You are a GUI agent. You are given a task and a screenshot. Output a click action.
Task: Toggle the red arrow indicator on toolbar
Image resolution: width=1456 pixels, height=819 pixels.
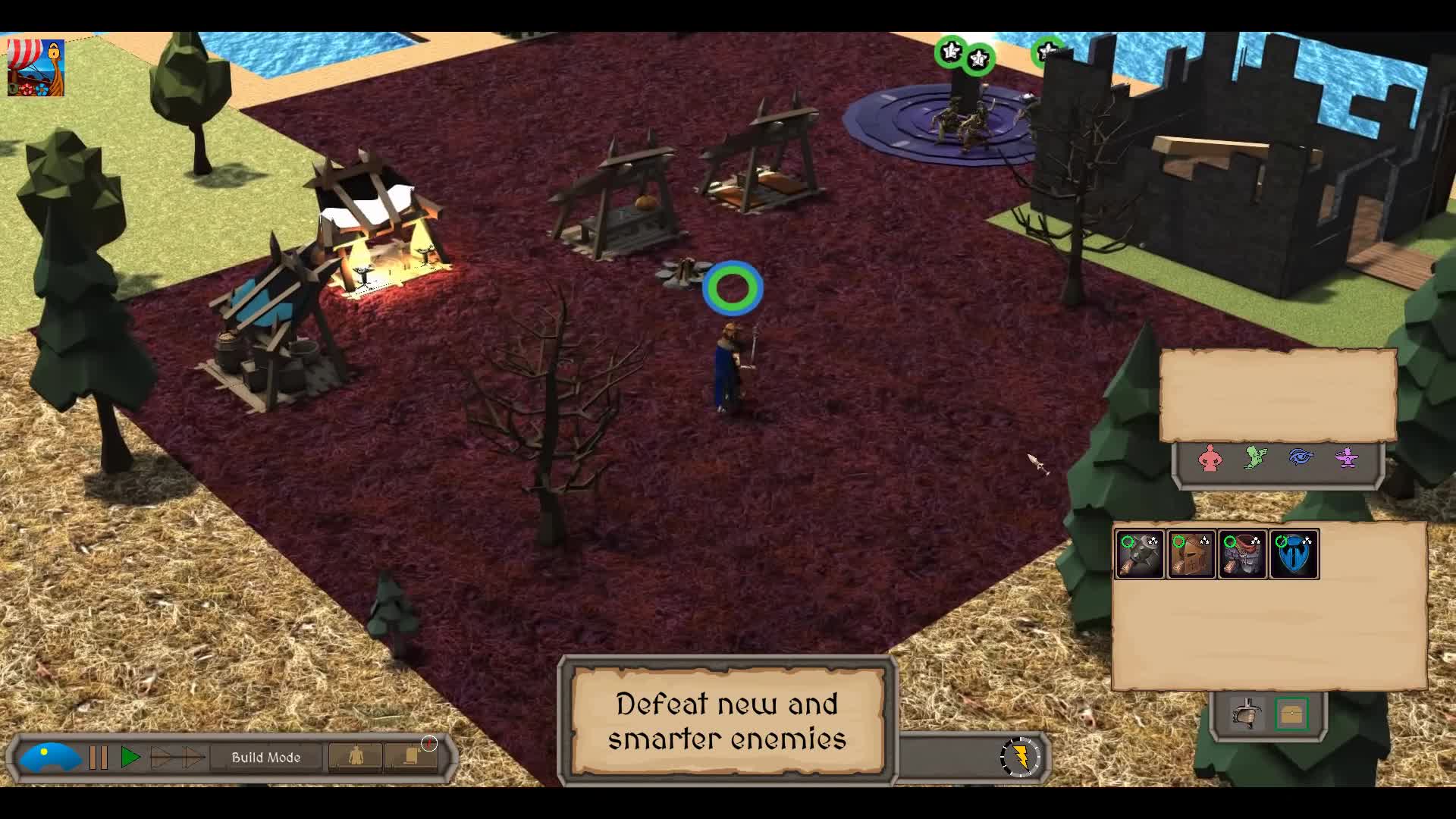pyautogui.click(x=430, y=745)
